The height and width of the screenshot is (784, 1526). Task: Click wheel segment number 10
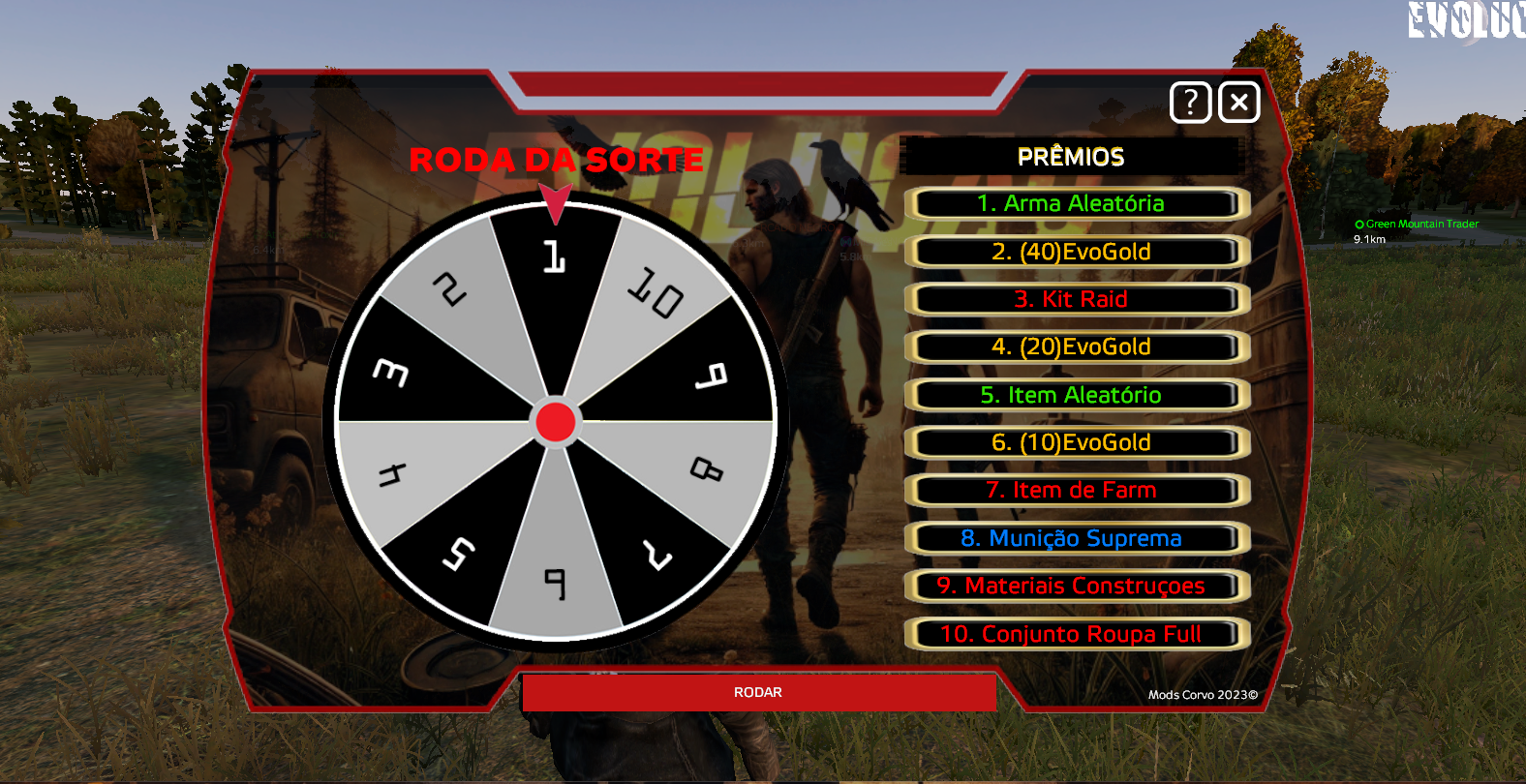pos(654,290)
